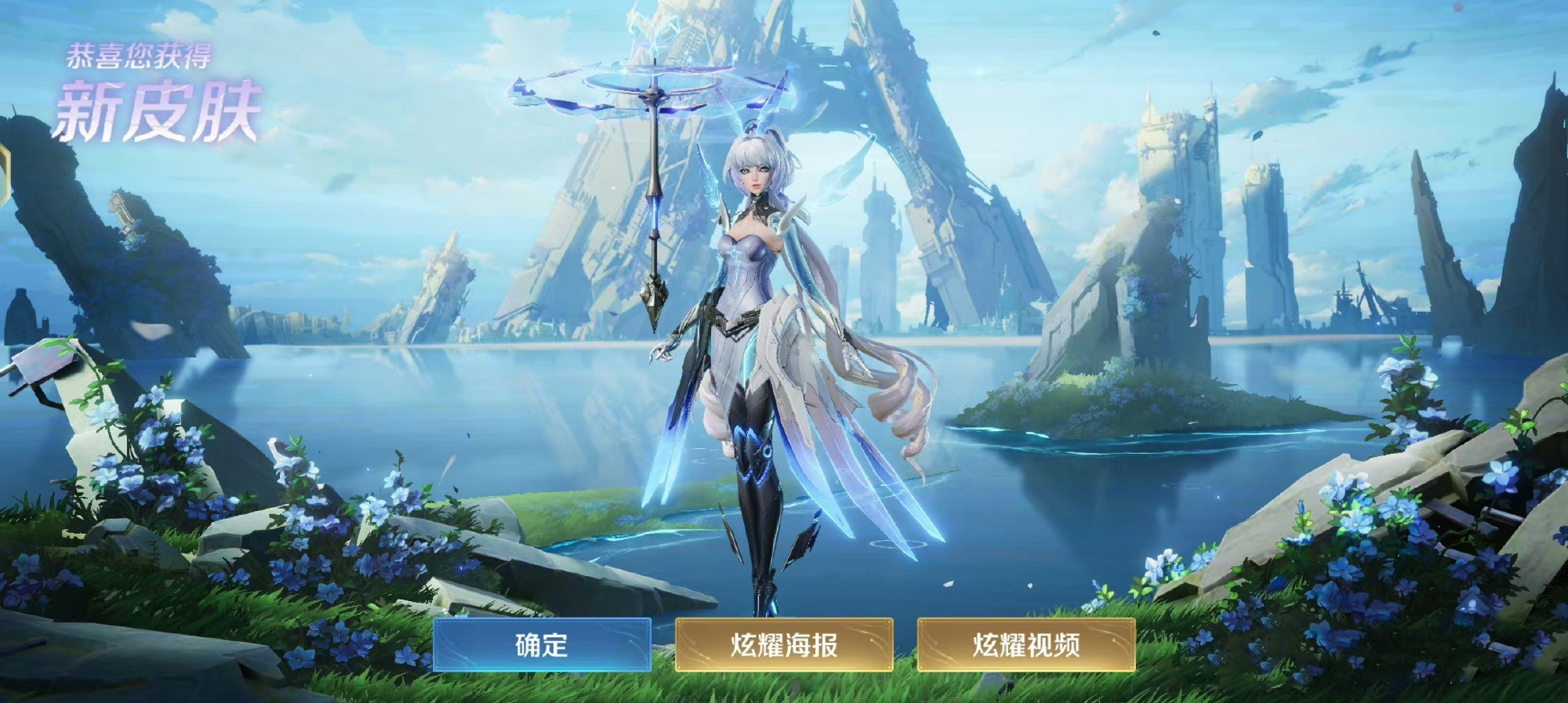Open the 炫耀海报 poster share option
This screenshot has width=1568, height=703.
click(x=784, y=644)
